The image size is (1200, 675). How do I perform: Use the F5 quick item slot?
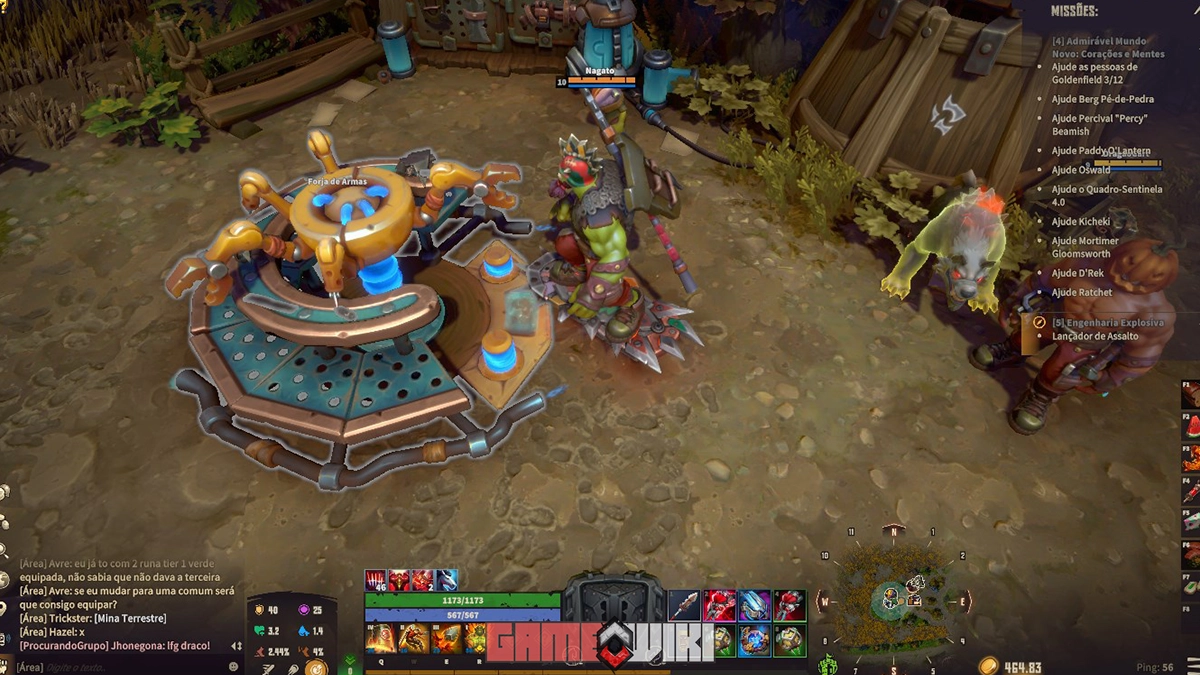point(1191,520)
